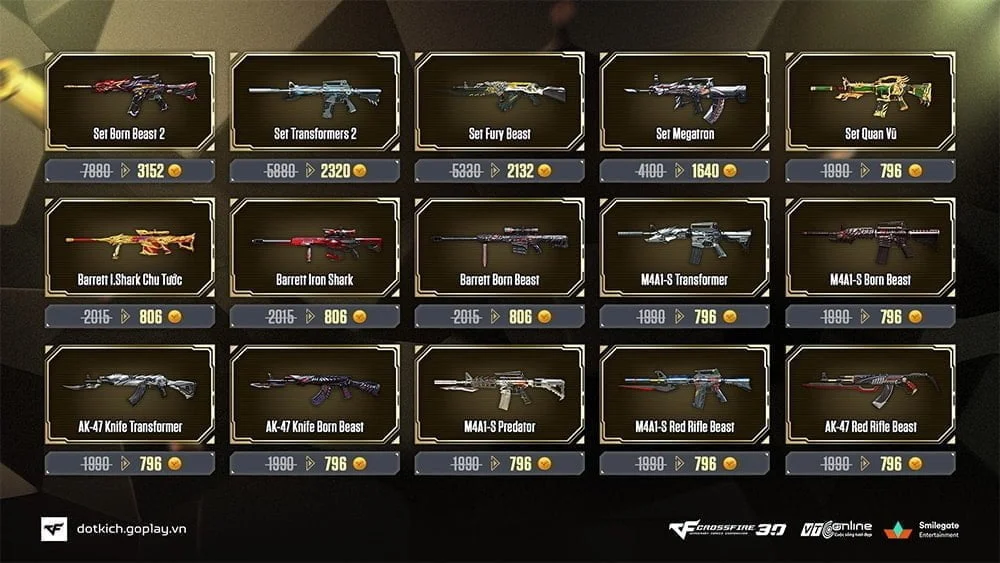This screenshot has height=563, width=1000.
Task: Select the AK-47 Knife Born Beast card
Action: click(x=315, y=394)
